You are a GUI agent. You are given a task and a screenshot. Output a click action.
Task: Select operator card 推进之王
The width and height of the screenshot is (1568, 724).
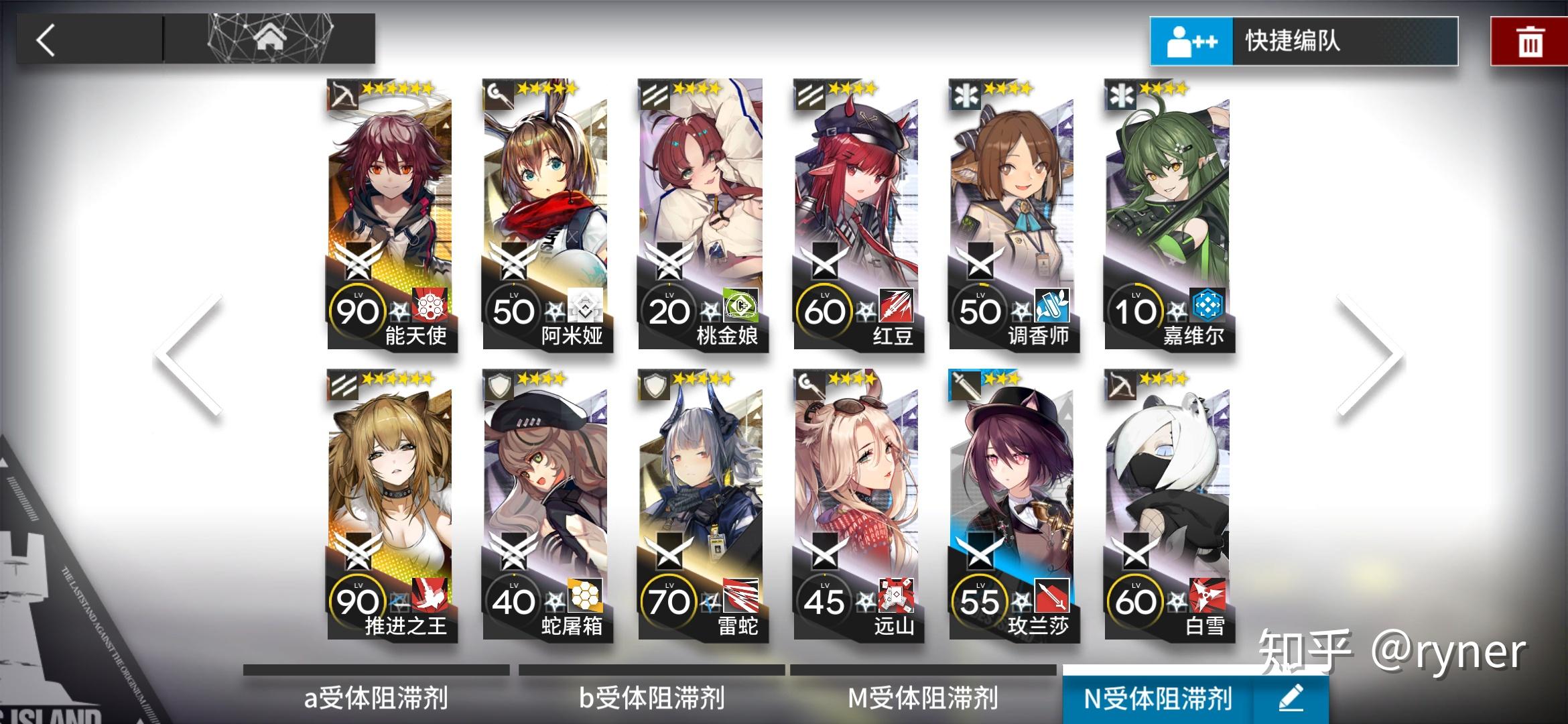pyautogui.click(x=391, y=505)
